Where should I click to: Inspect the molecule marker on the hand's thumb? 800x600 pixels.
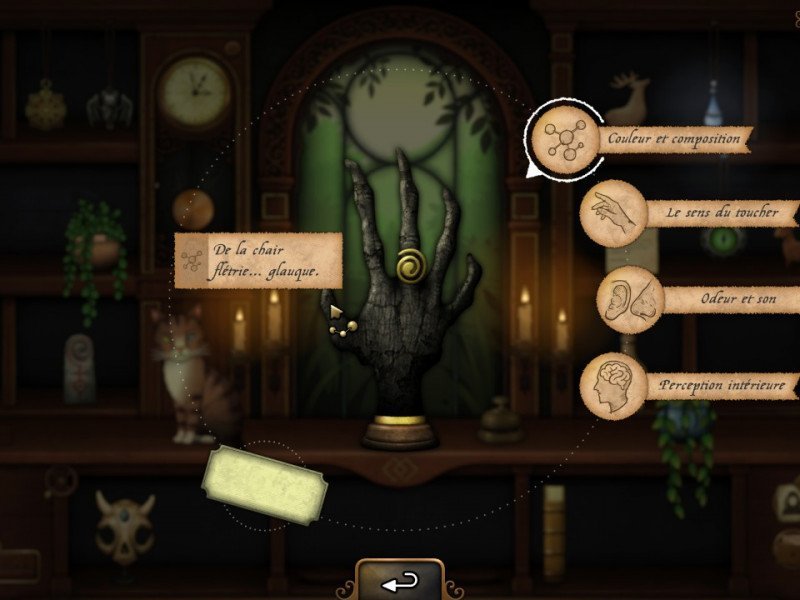click(x=342, y=321)
